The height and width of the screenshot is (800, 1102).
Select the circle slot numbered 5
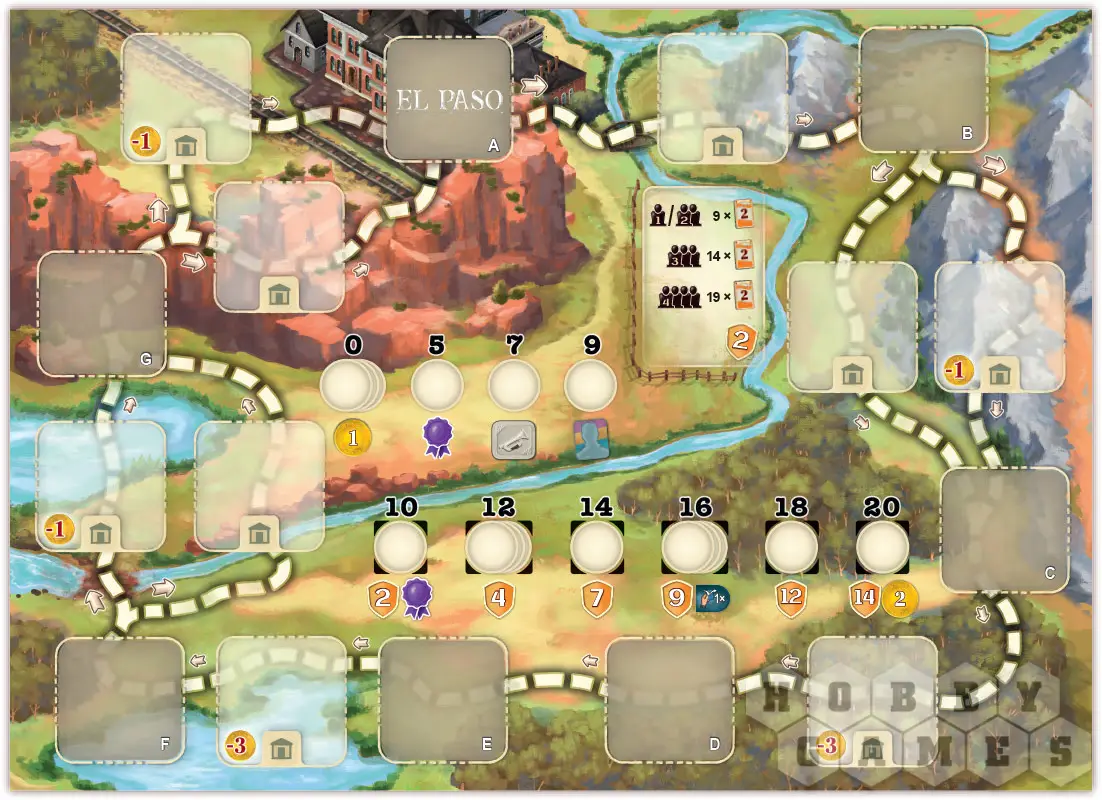(x=437, y=386)
